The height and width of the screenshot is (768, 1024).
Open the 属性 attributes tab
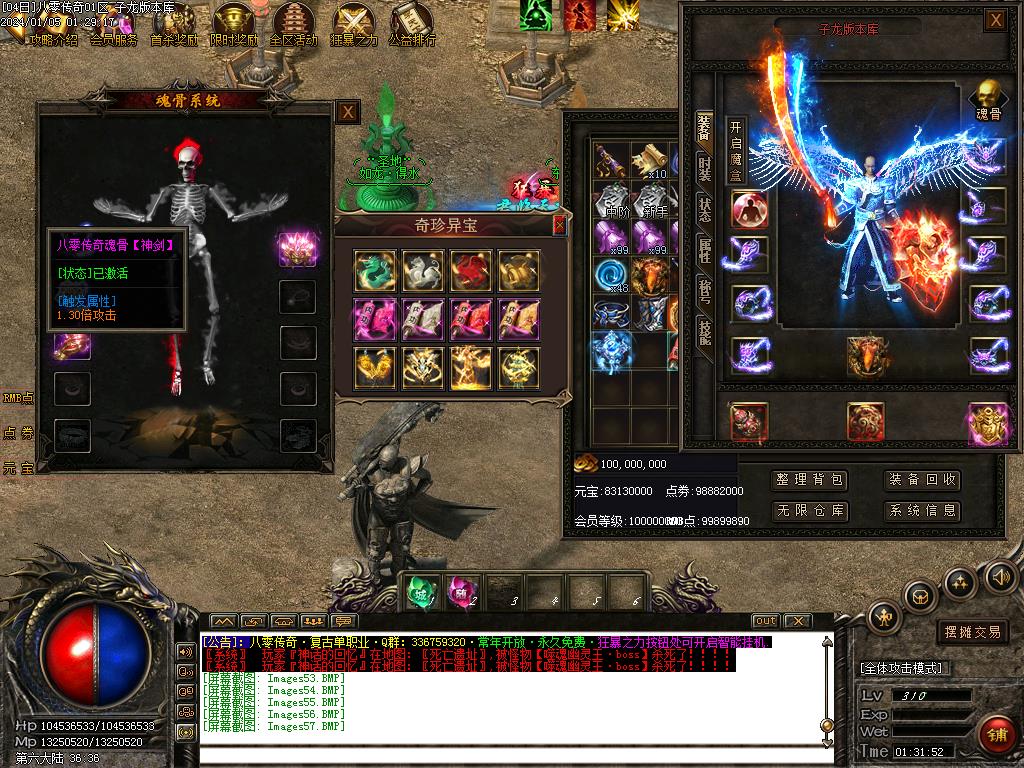(x=705, y=250)
